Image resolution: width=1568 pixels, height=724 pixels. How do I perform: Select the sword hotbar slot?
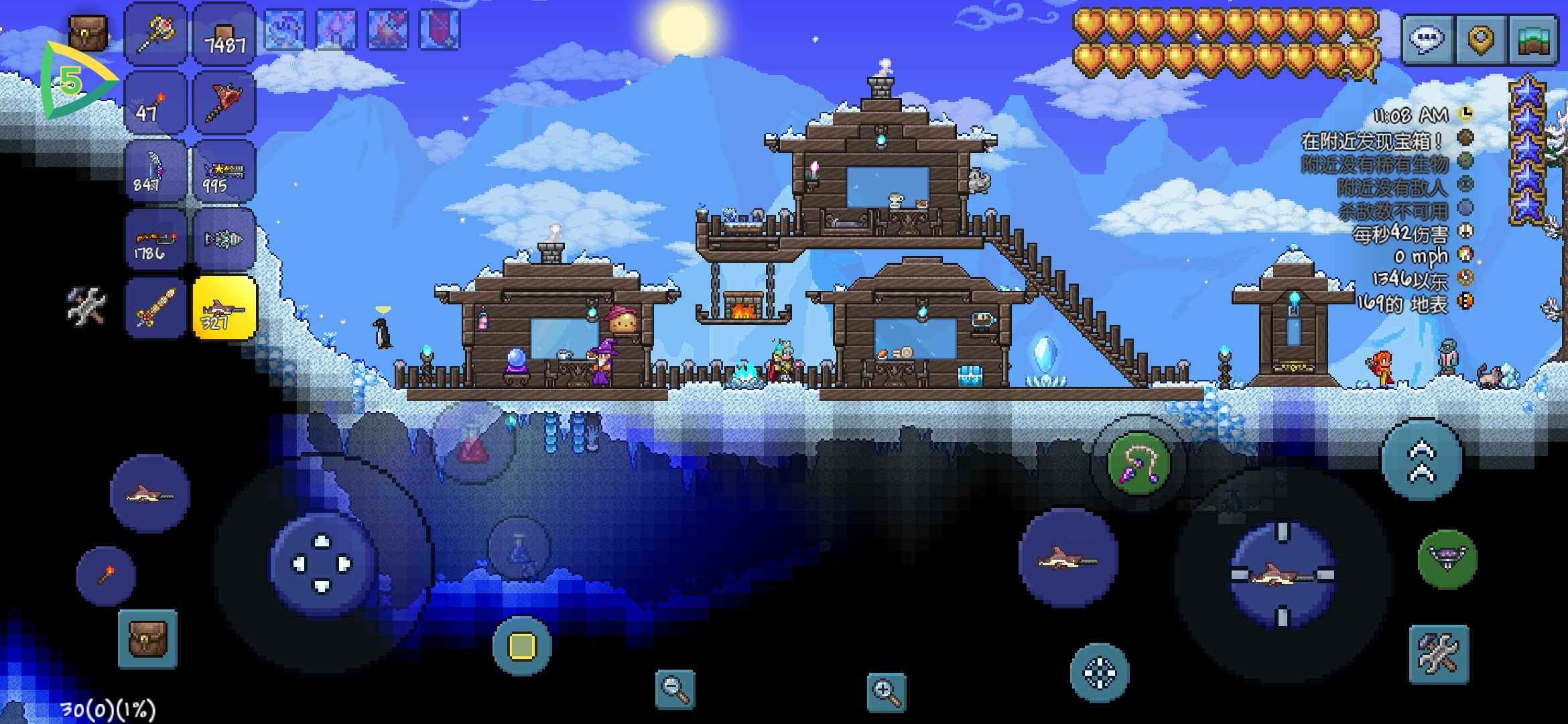(155, 308)
